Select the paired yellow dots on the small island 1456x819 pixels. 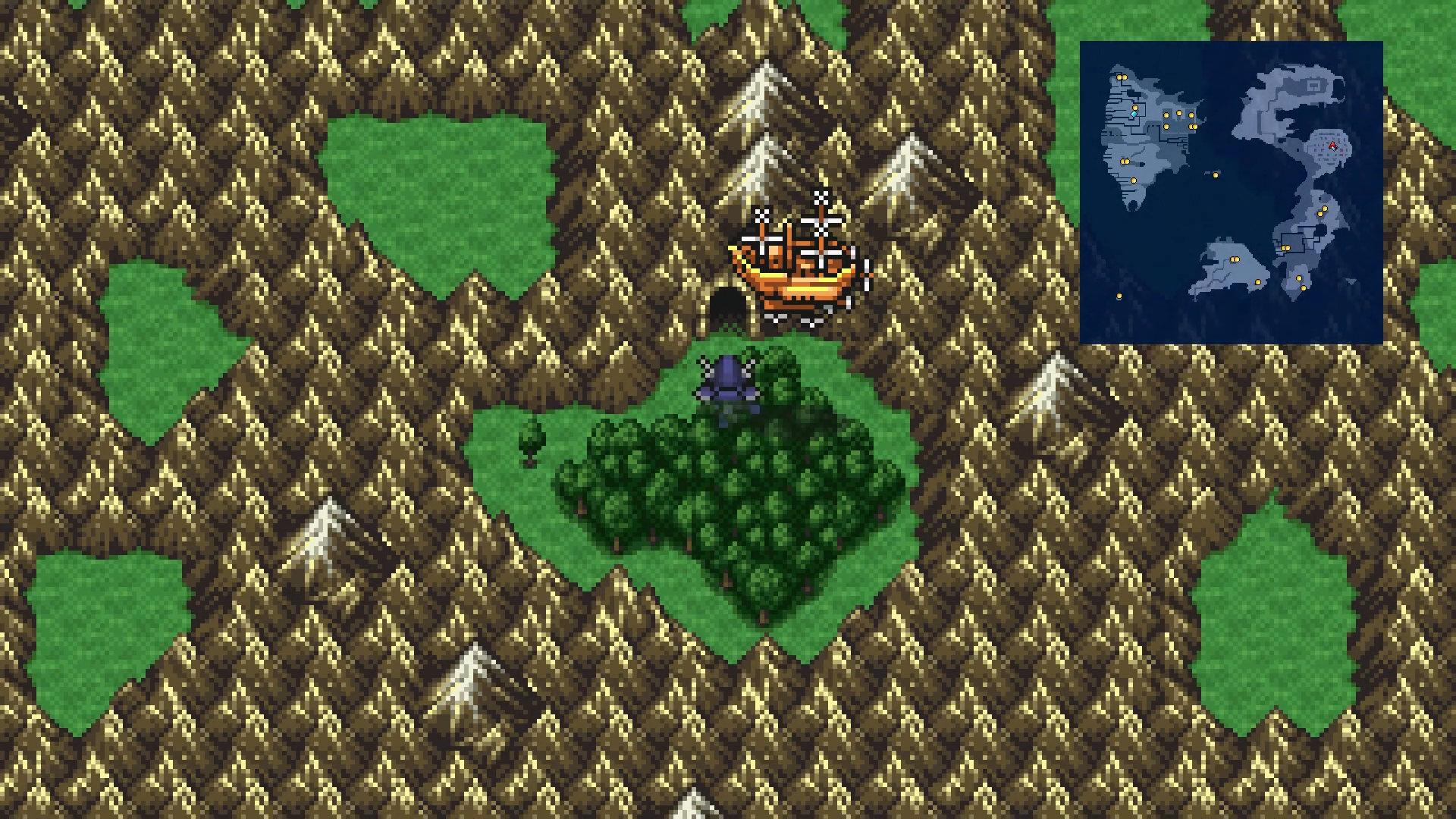click(1235, 259)
